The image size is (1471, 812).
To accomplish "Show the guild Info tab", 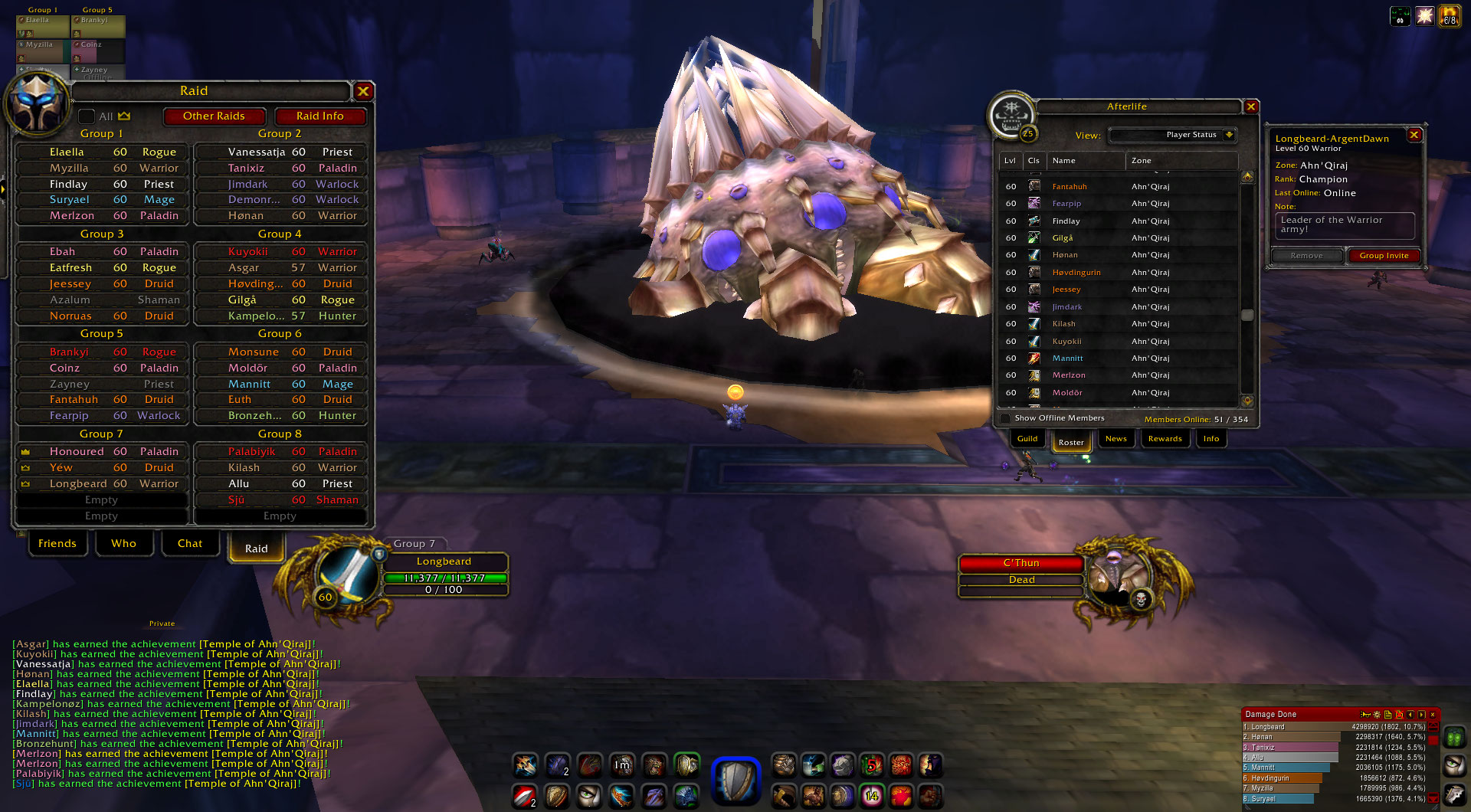I will click(x=1211, y=439).
